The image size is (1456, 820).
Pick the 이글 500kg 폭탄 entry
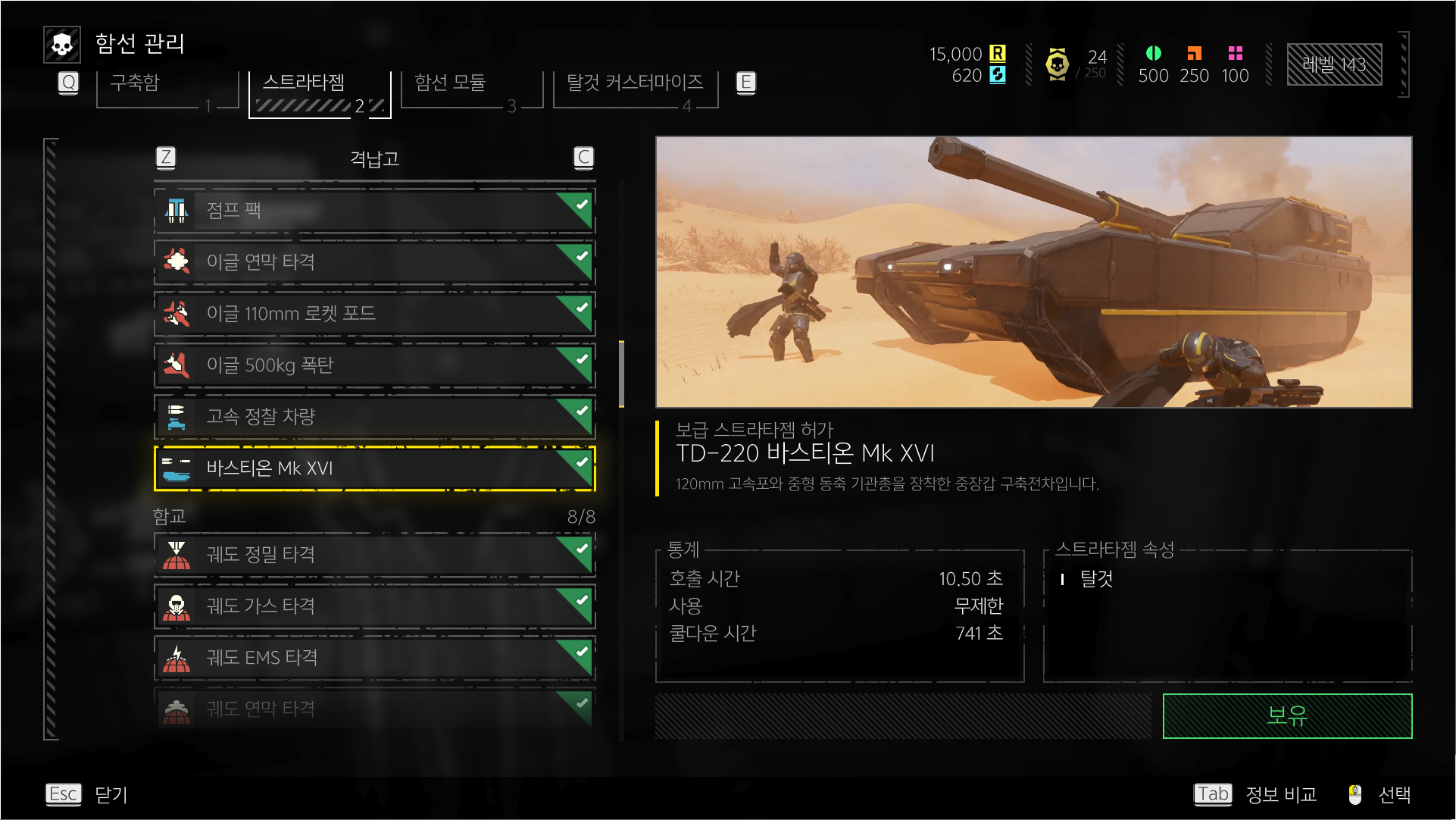374,365
